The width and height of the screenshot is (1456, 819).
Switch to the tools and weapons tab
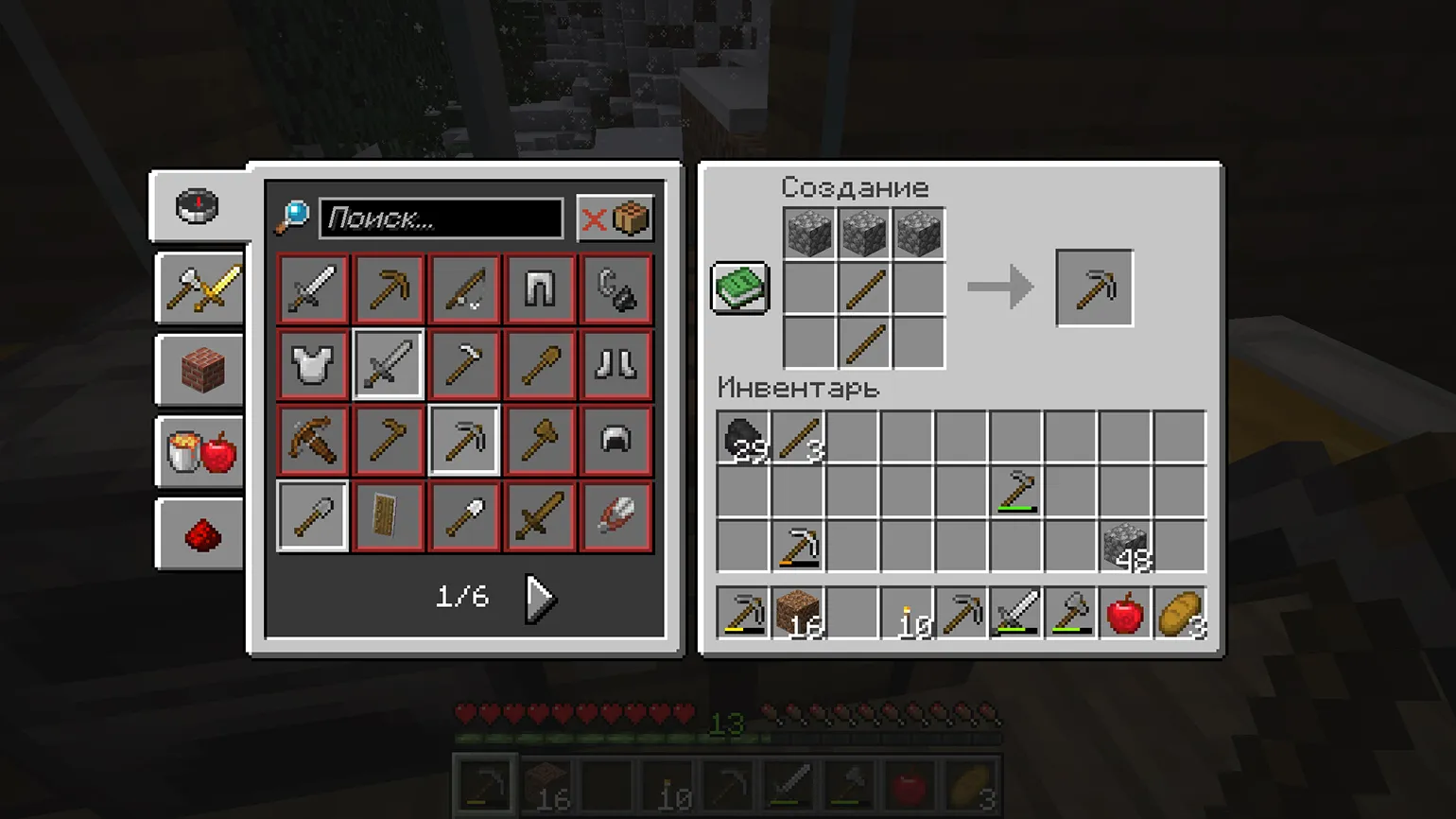(x=201, y=288)
